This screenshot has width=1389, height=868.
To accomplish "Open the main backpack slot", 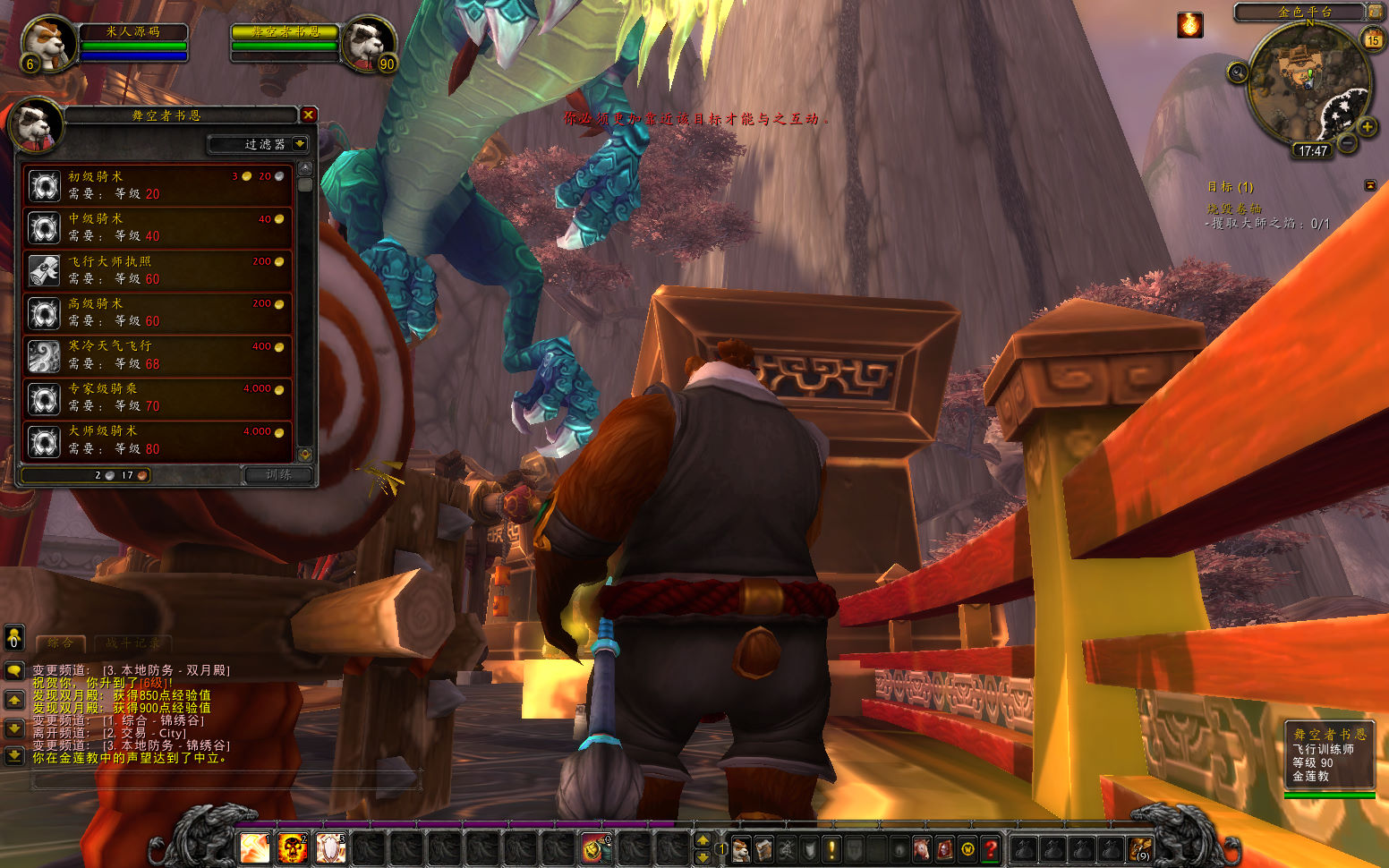I will 1139,848.
